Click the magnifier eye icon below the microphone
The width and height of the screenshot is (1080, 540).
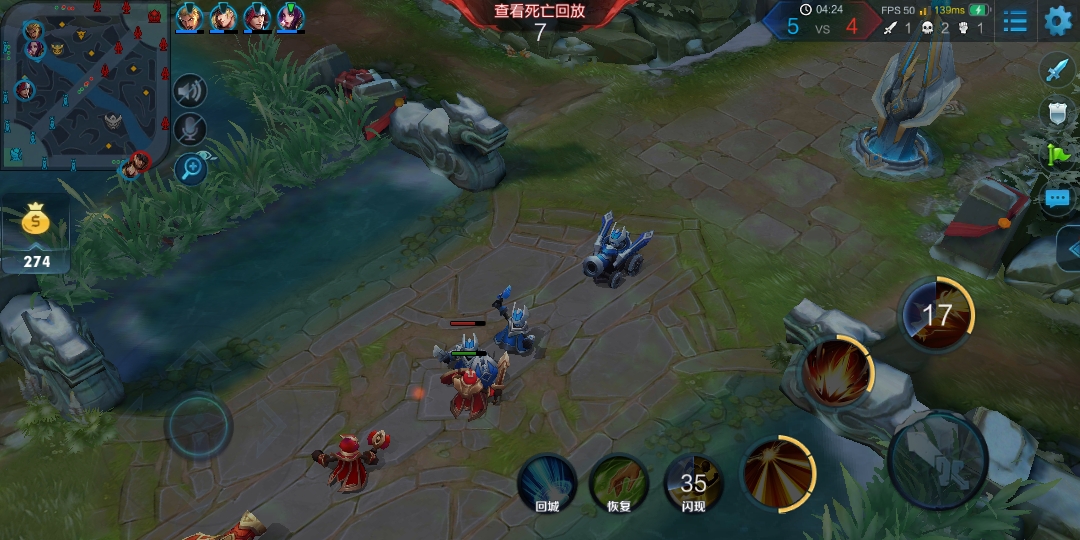[x=189, y=167]
